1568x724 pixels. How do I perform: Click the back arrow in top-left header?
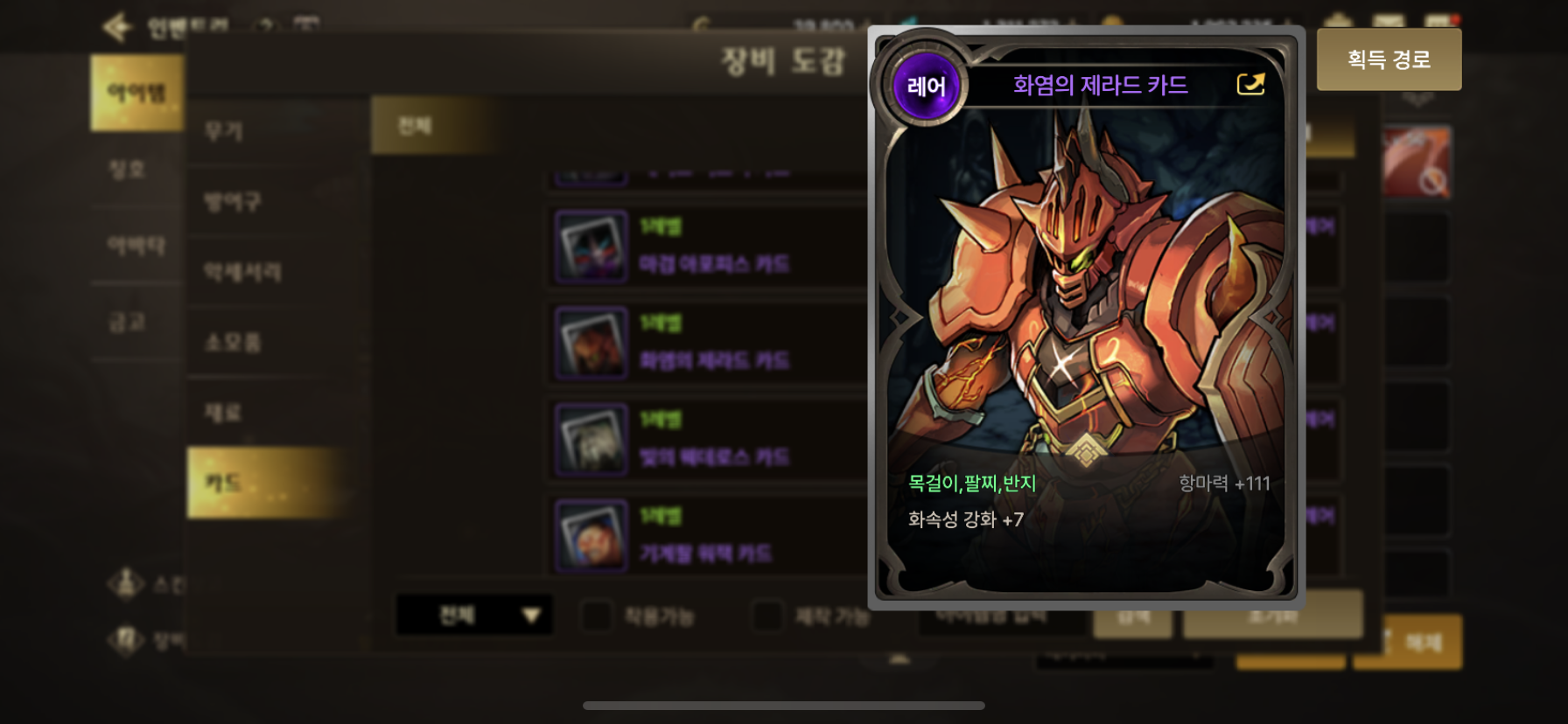(116, 27)
